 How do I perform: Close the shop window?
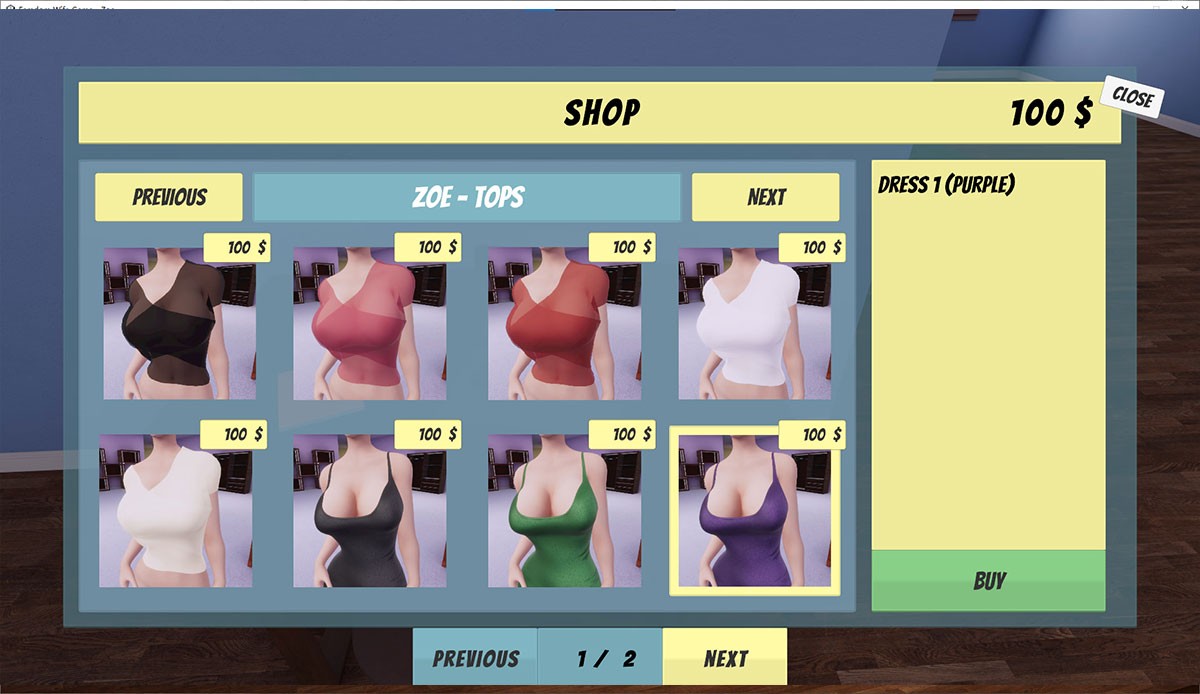pos(1132,98)
